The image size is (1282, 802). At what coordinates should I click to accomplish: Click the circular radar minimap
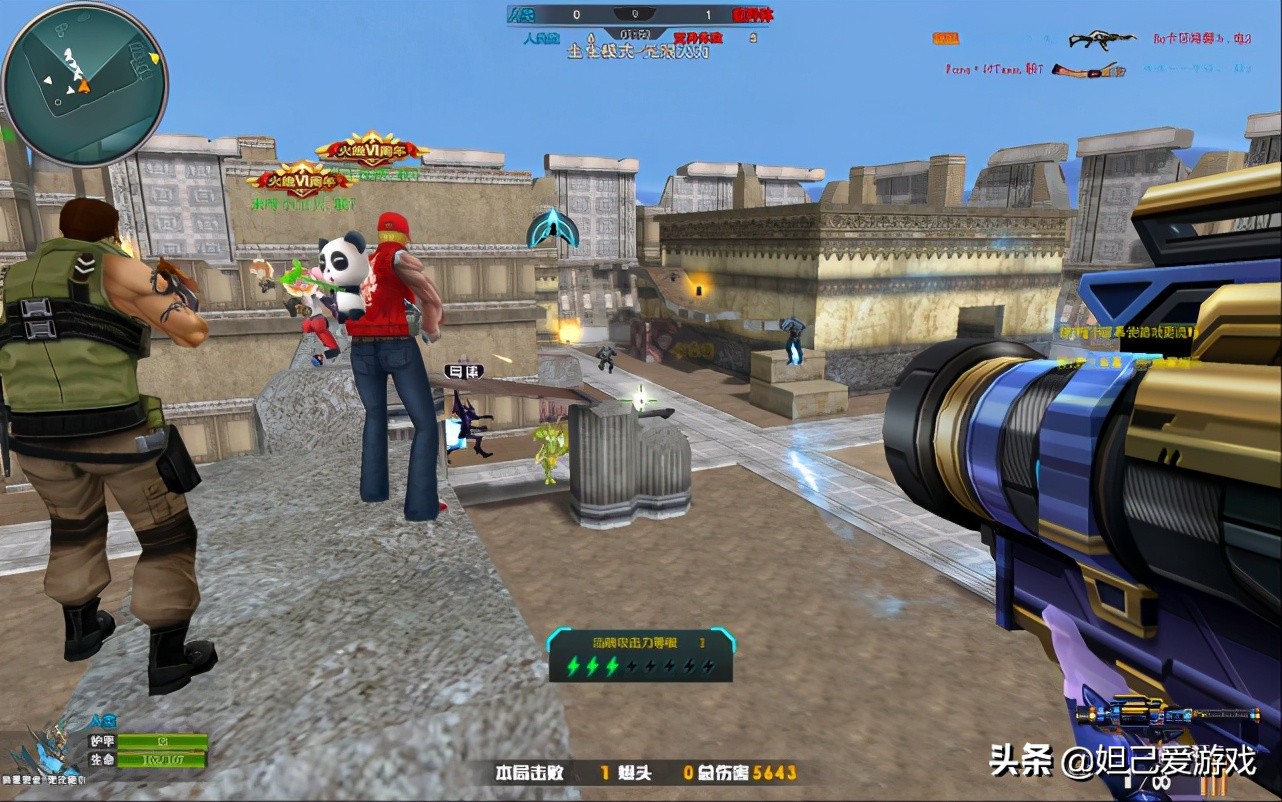click(x=84, y=84)
